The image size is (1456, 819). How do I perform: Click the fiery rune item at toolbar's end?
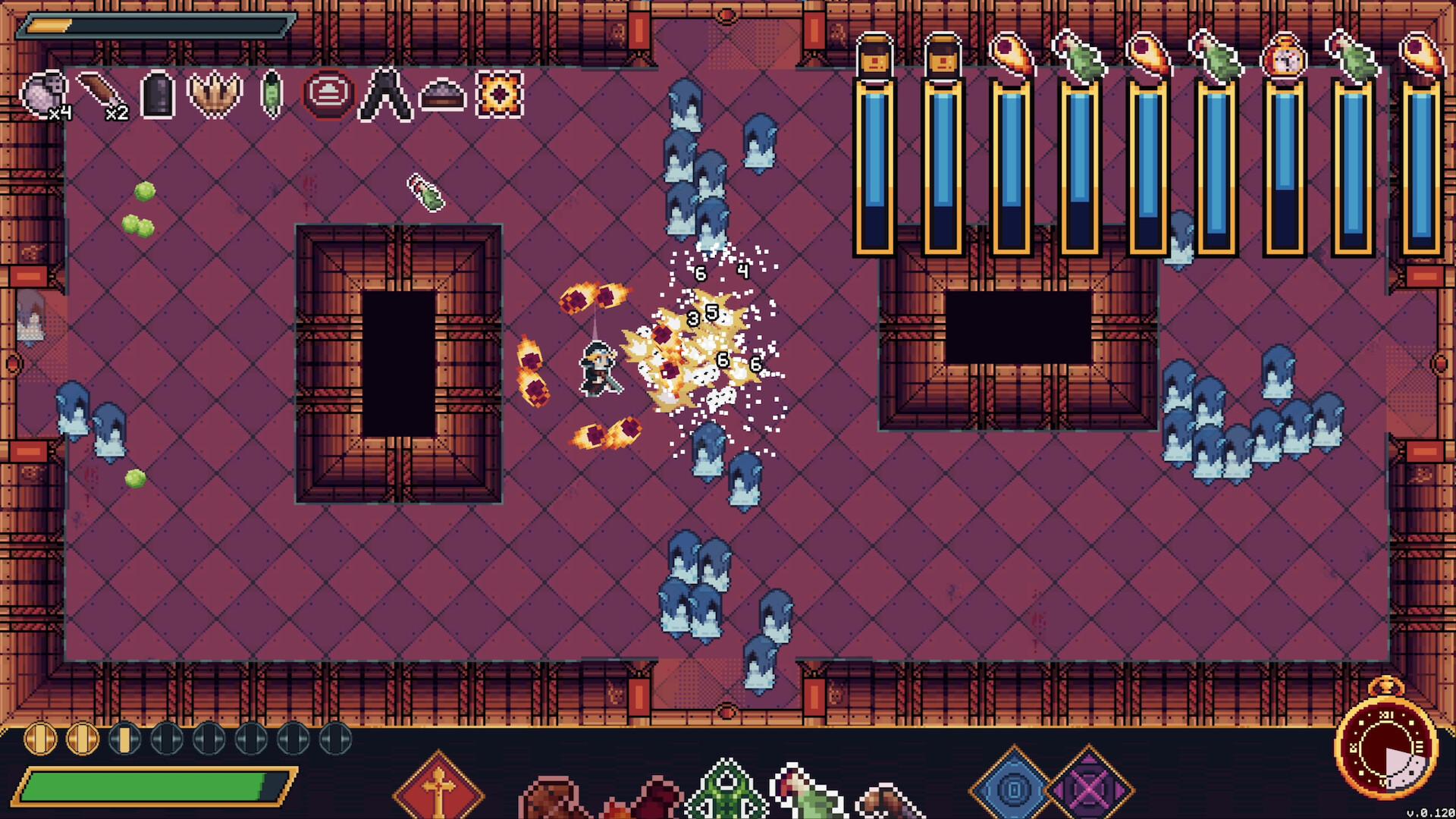tap(498, 93)
